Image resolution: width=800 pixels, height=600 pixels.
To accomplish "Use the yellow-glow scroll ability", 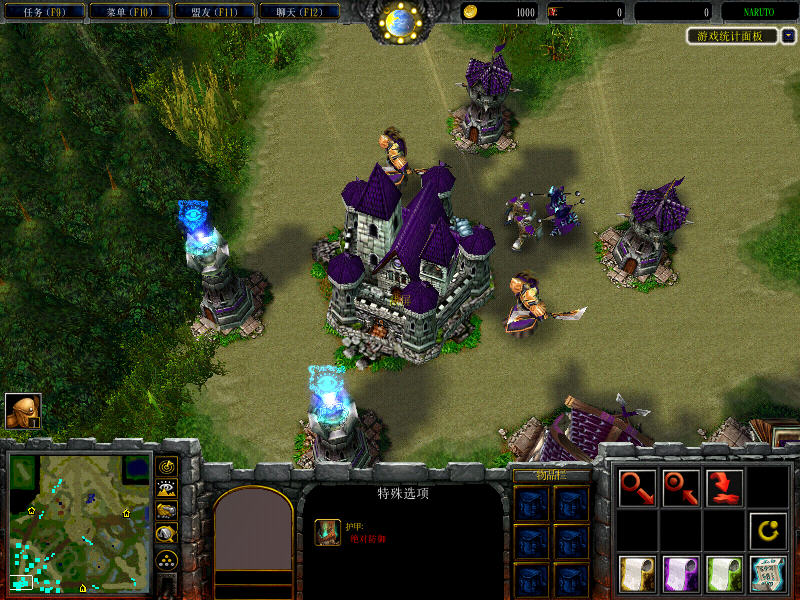I will point(637,573).
